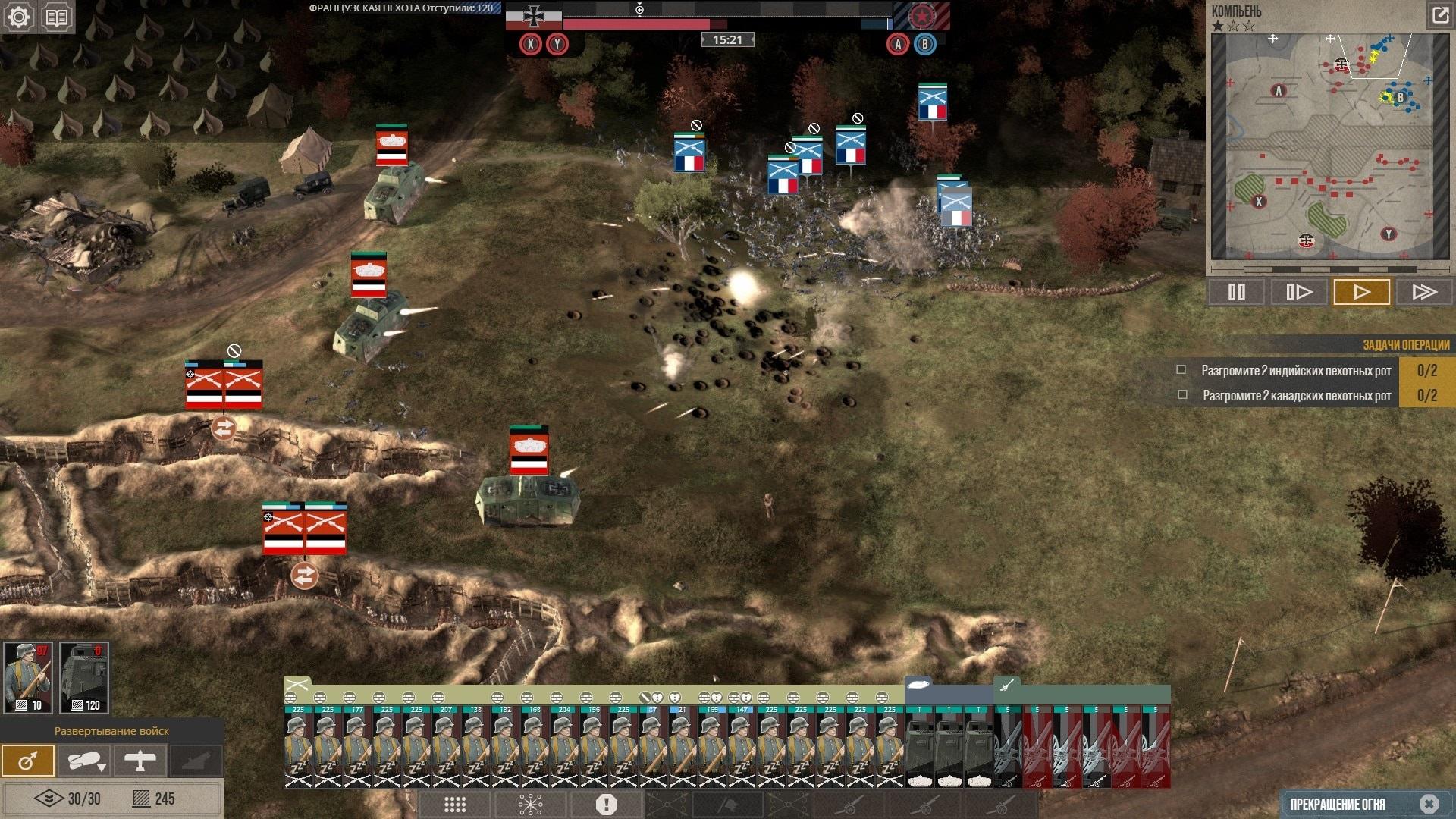Open the gear settings menu
The width and height of the screenshot is (1456, 819).
[x=19, y=17]
